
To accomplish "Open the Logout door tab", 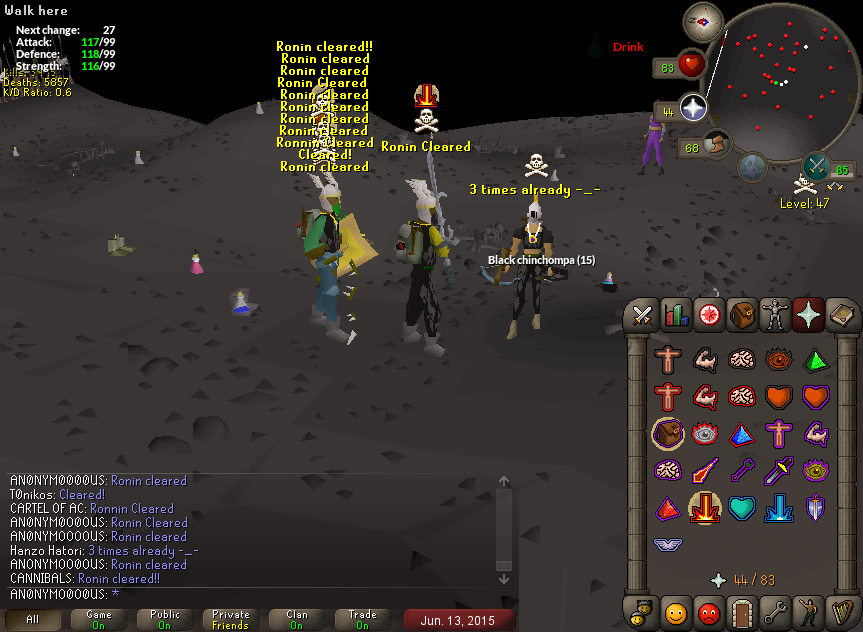I will pyautogui.click(x=741, y=609).
